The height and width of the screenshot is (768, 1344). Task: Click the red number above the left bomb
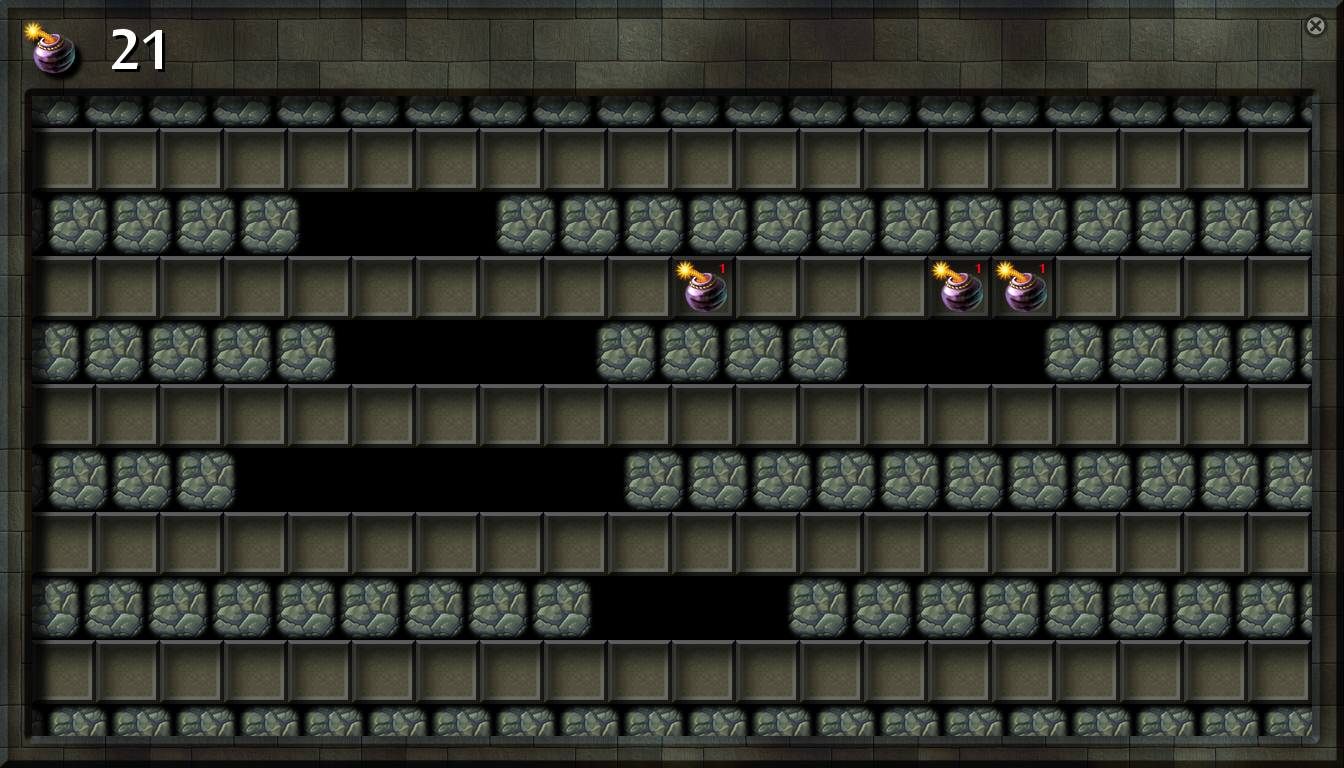(723, 268)
